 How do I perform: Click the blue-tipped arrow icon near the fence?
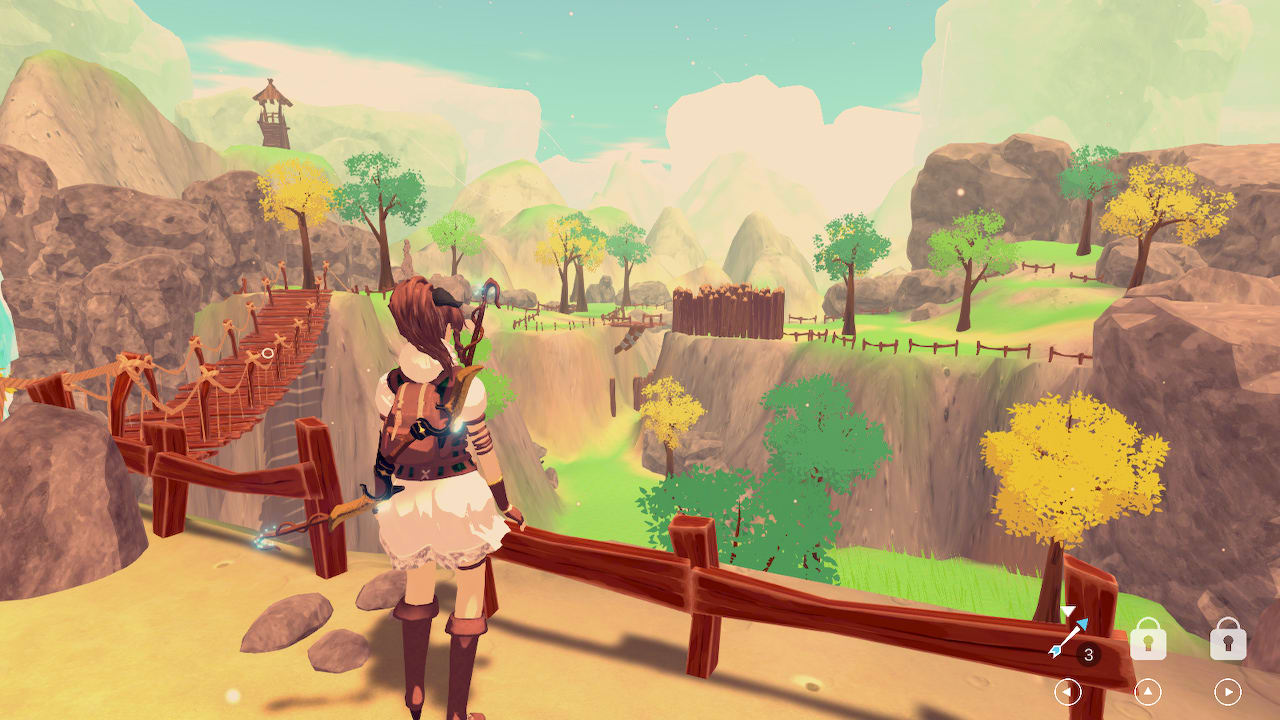1068,637
